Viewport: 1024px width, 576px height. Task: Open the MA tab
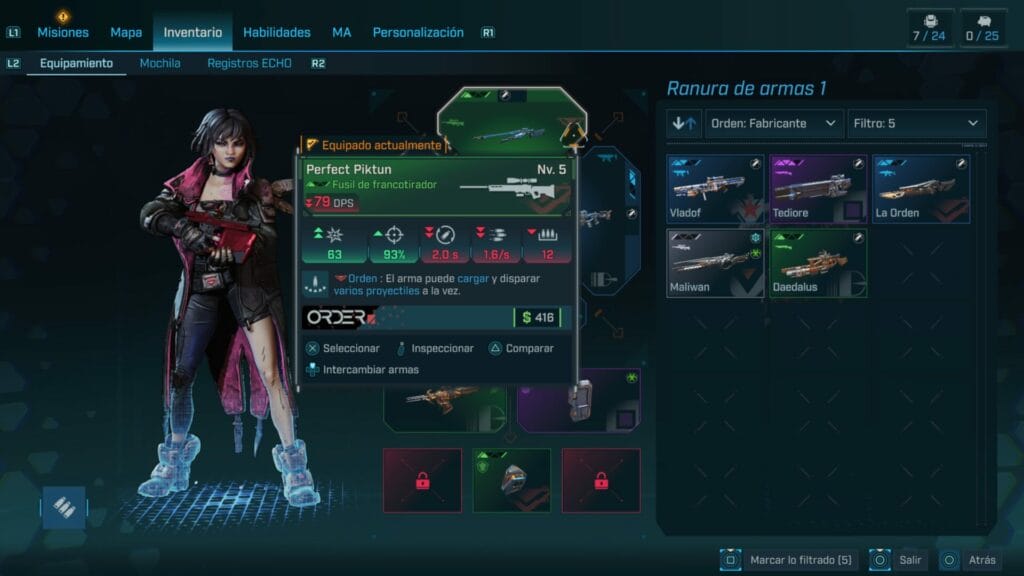point(342,32)
